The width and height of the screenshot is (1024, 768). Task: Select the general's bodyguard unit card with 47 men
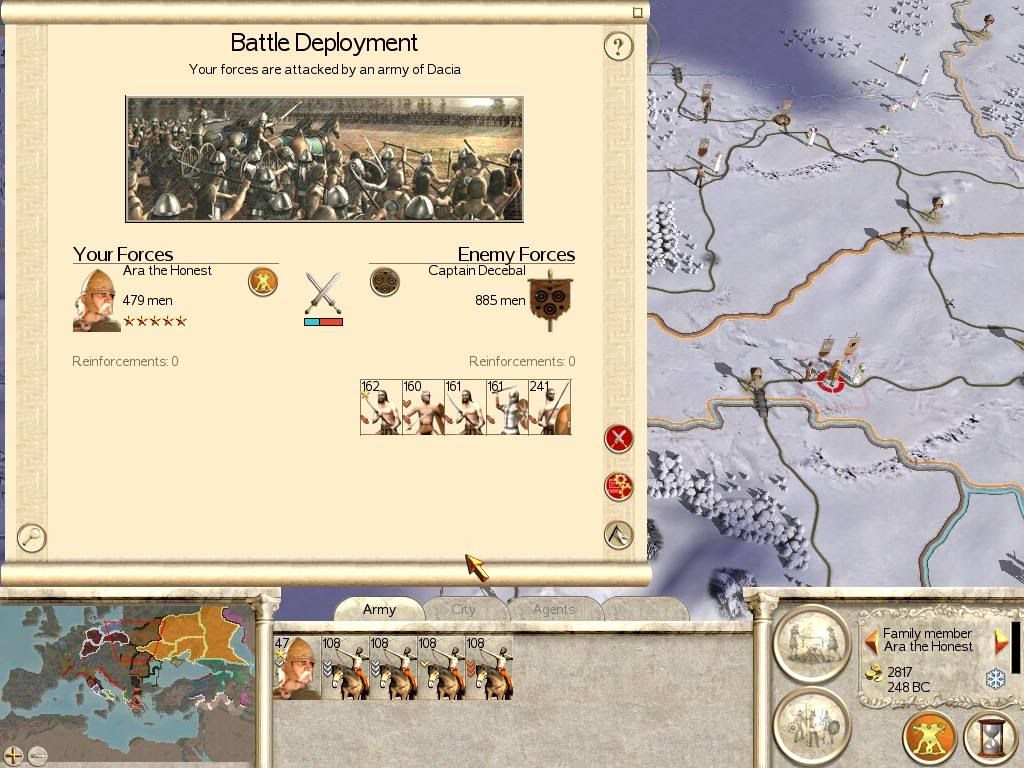tap(296, 667)
